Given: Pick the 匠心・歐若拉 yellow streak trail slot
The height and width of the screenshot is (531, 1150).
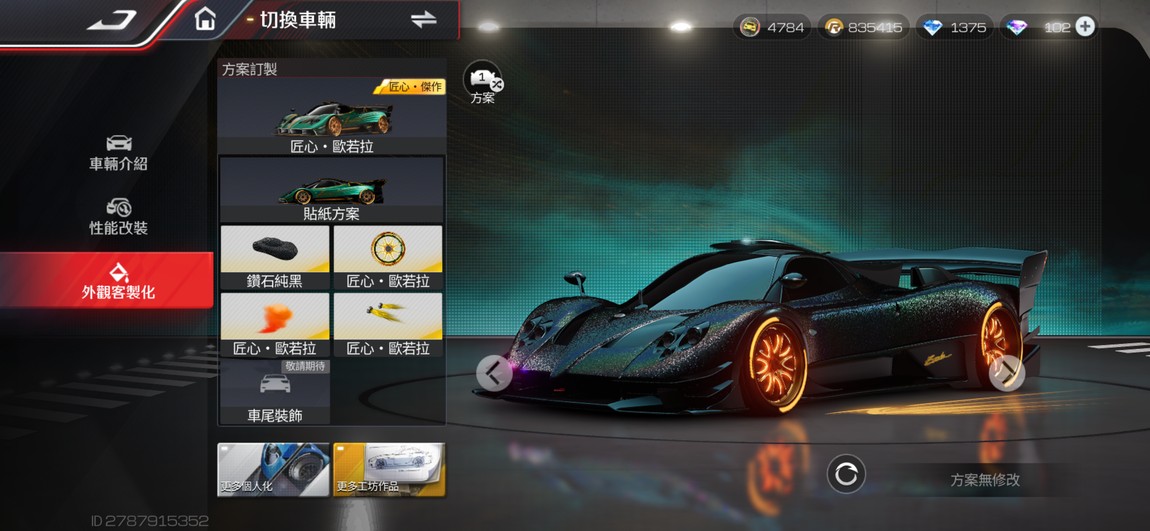Looking at the screenshot, I should [x=388, y=325].
